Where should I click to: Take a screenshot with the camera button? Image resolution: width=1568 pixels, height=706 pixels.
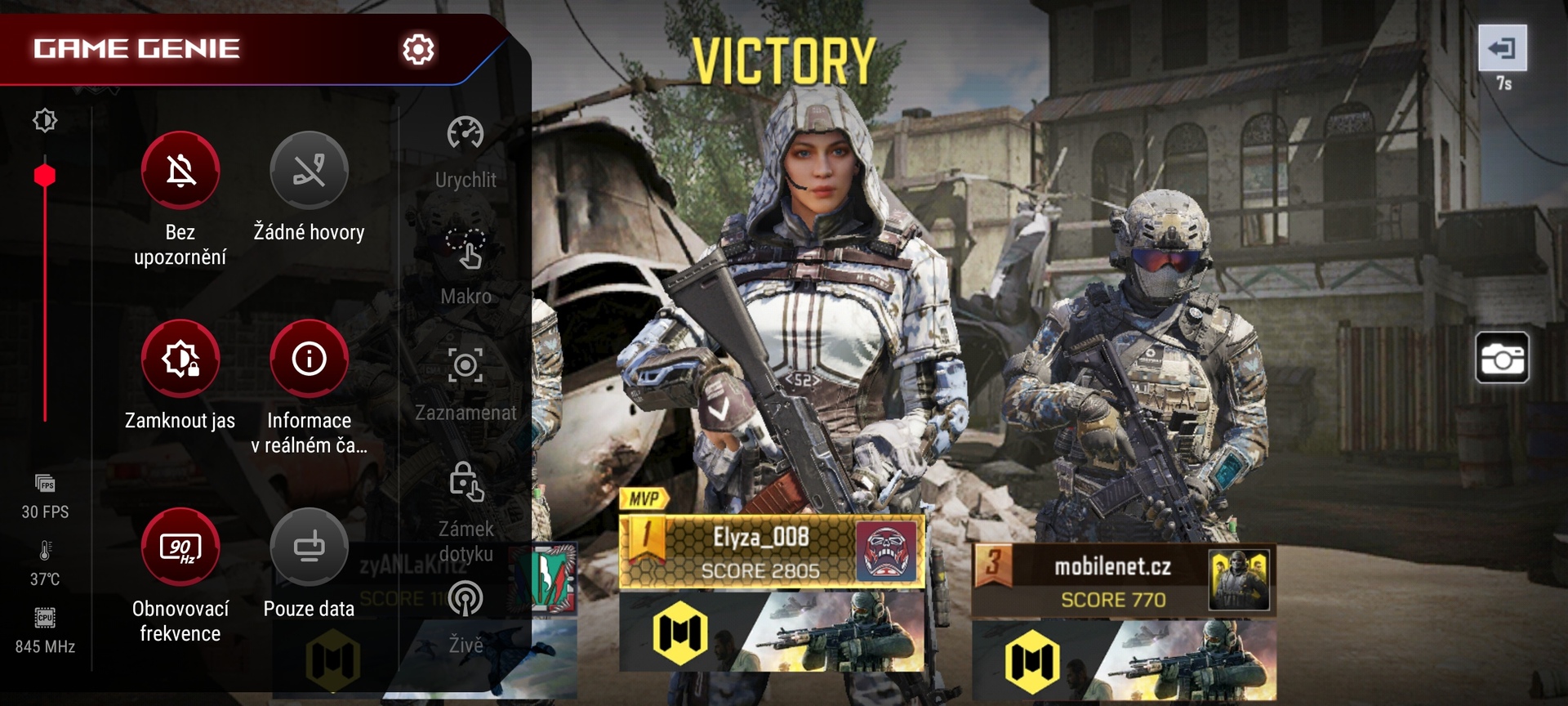(1502, 358)
